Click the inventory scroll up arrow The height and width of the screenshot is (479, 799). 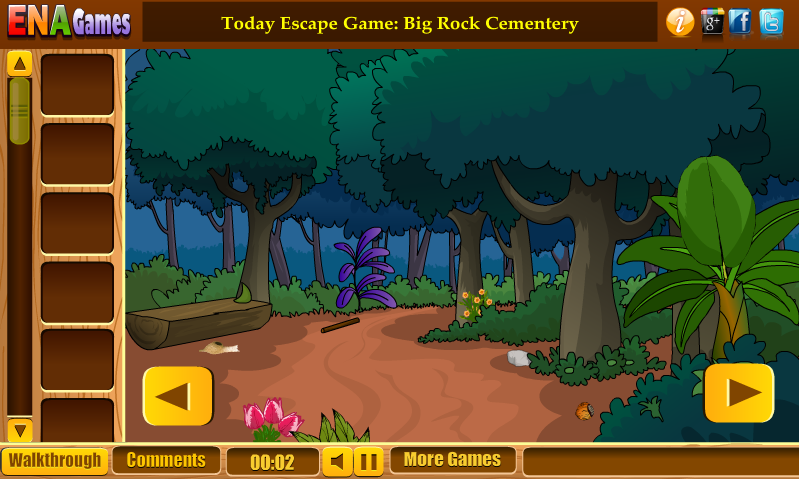click(19, 64)
